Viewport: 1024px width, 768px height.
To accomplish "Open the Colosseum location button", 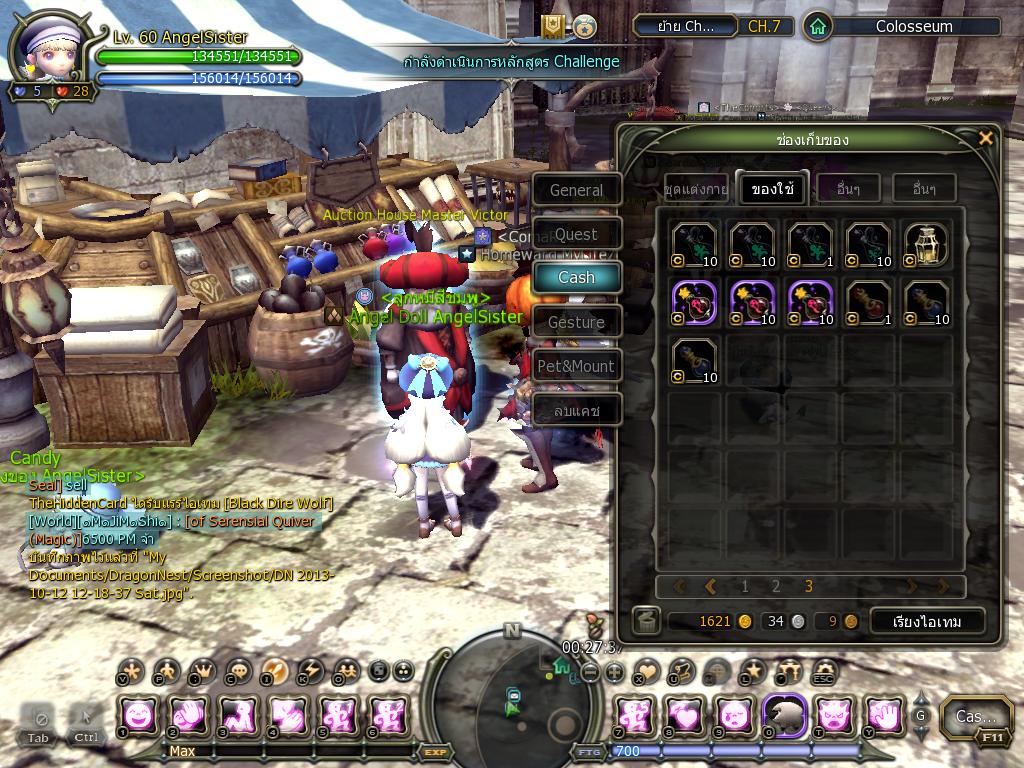I will (x=913, y=27).
